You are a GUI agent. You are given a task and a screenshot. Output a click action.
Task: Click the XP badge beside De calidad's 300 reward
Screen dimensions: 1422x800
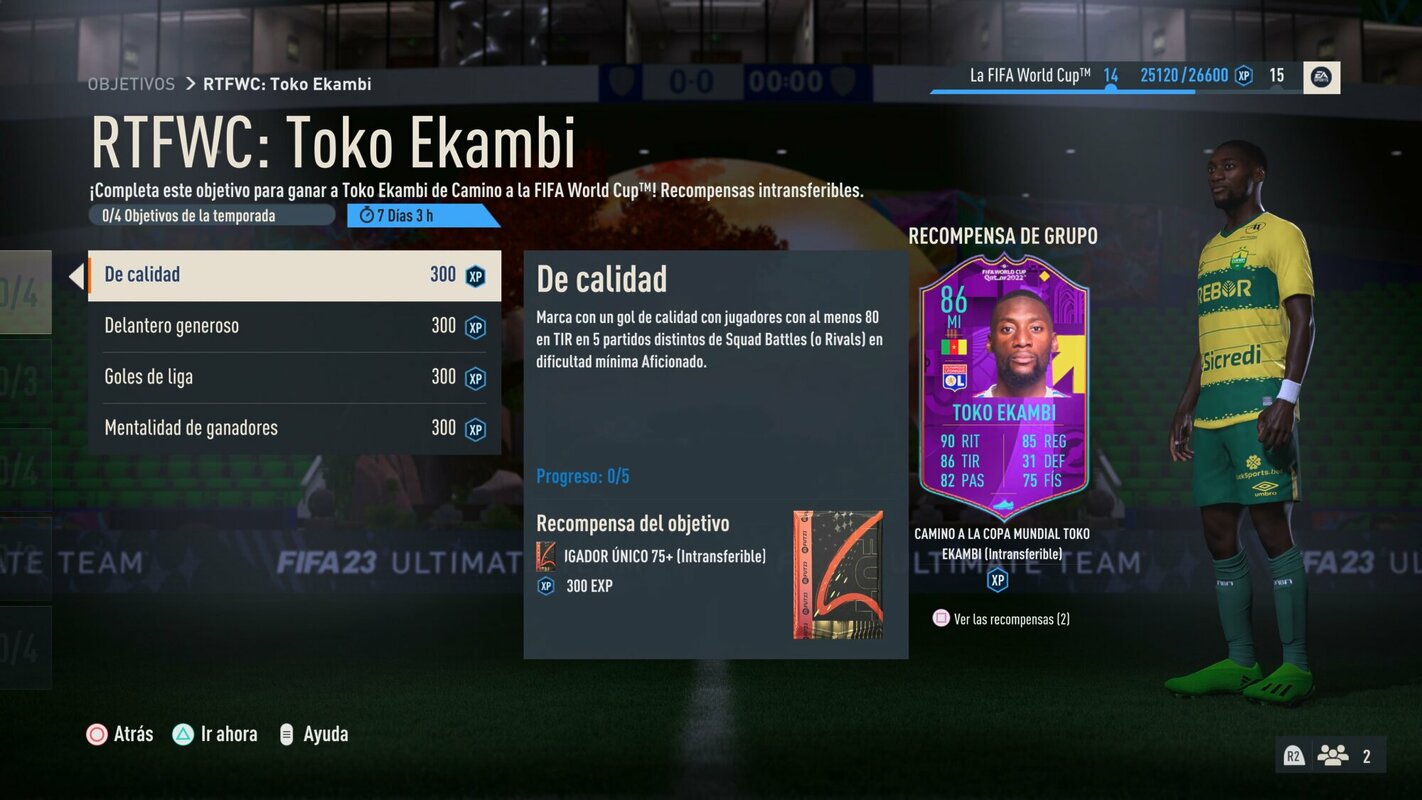(476, 276)
